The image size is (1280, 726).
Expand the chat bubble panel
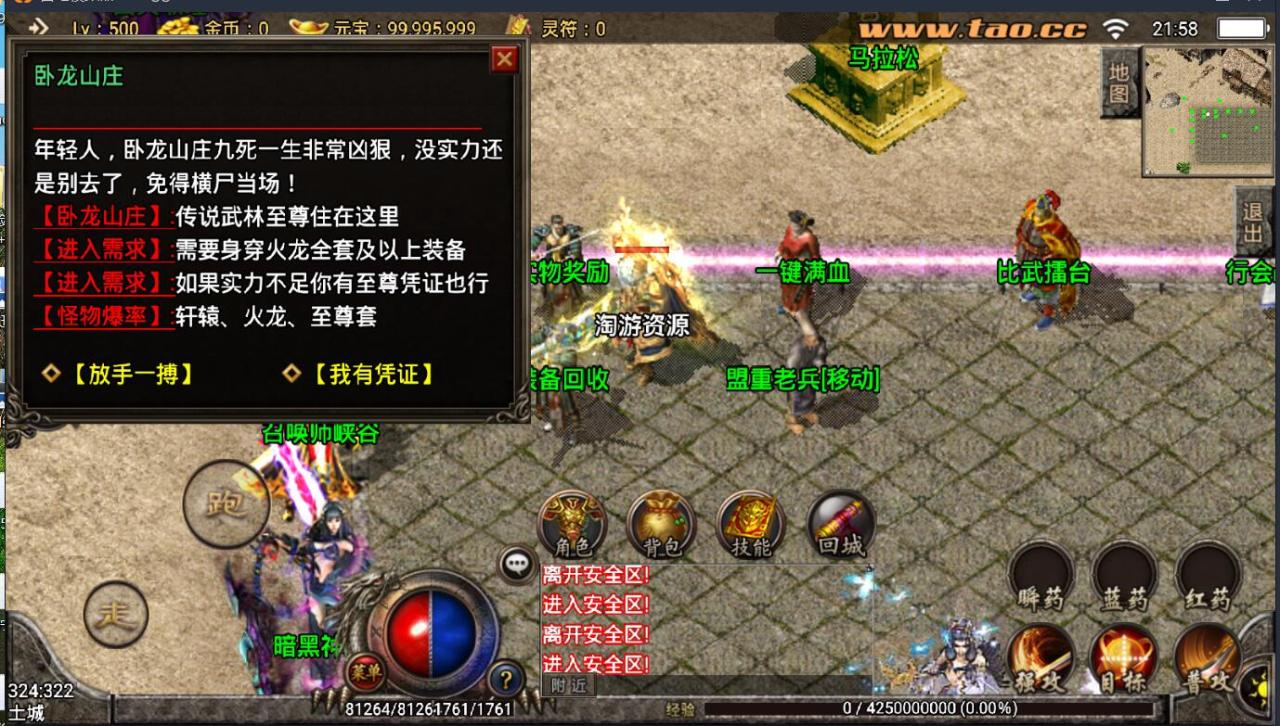point(516,563)
